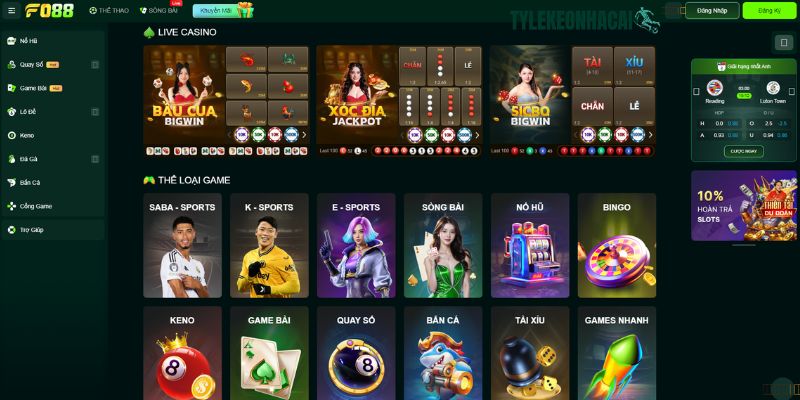The width and height of the screenshot is (800, 400).
Task: Open Đá Gà in the sidebar
Action: click(29, 158)
